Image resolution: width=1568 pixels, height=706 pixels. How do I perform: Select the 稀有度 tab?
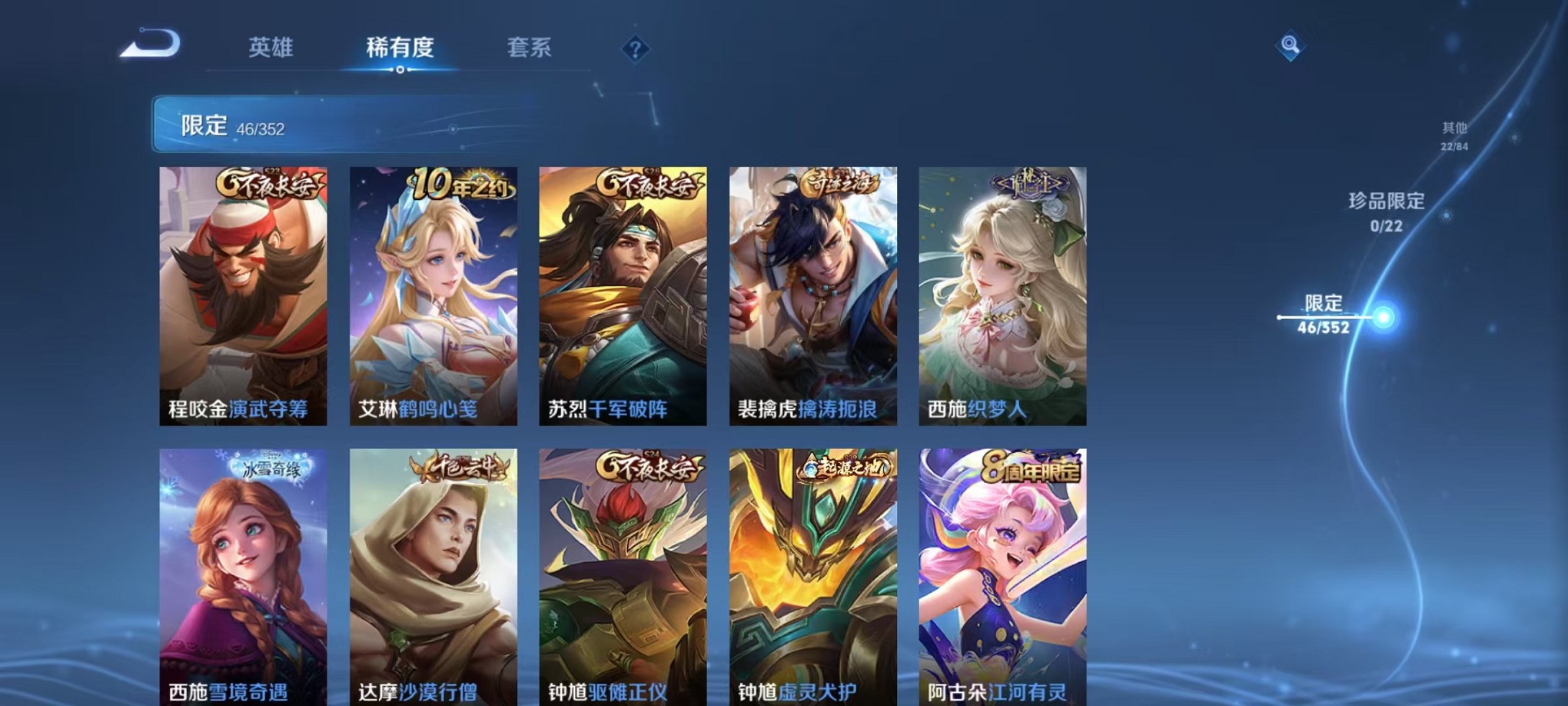pos(399,48)
